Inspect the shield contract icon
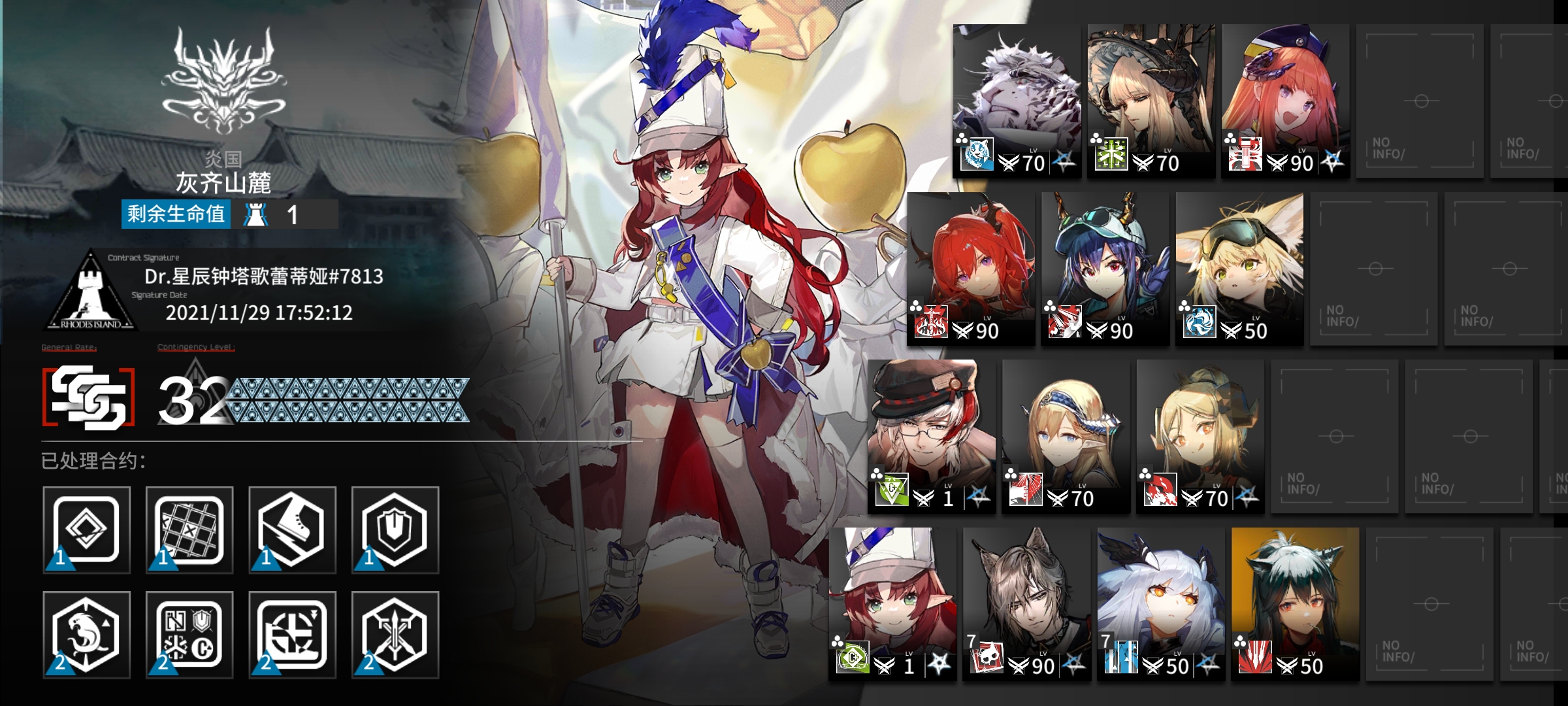1568x706 pixels. [395, 529]
